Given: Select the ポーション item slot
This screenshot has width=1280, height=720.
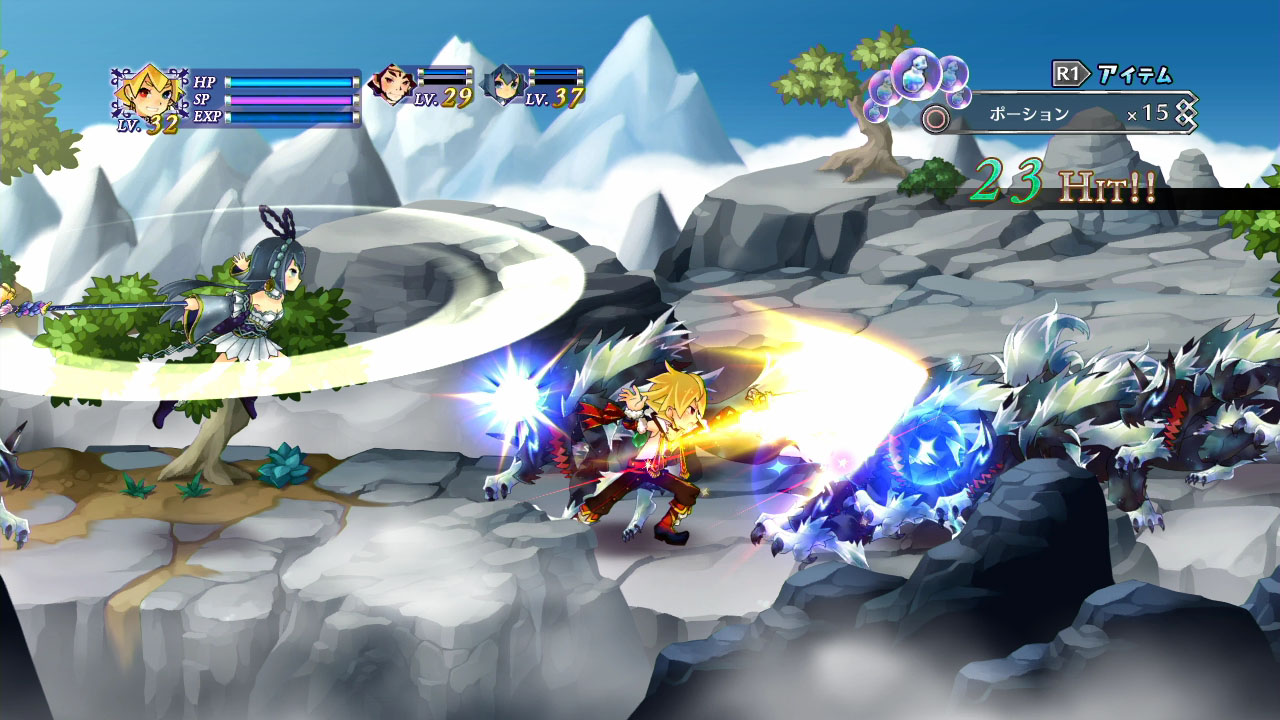Looking at the screenshot, I should (x=1028, y=111).
